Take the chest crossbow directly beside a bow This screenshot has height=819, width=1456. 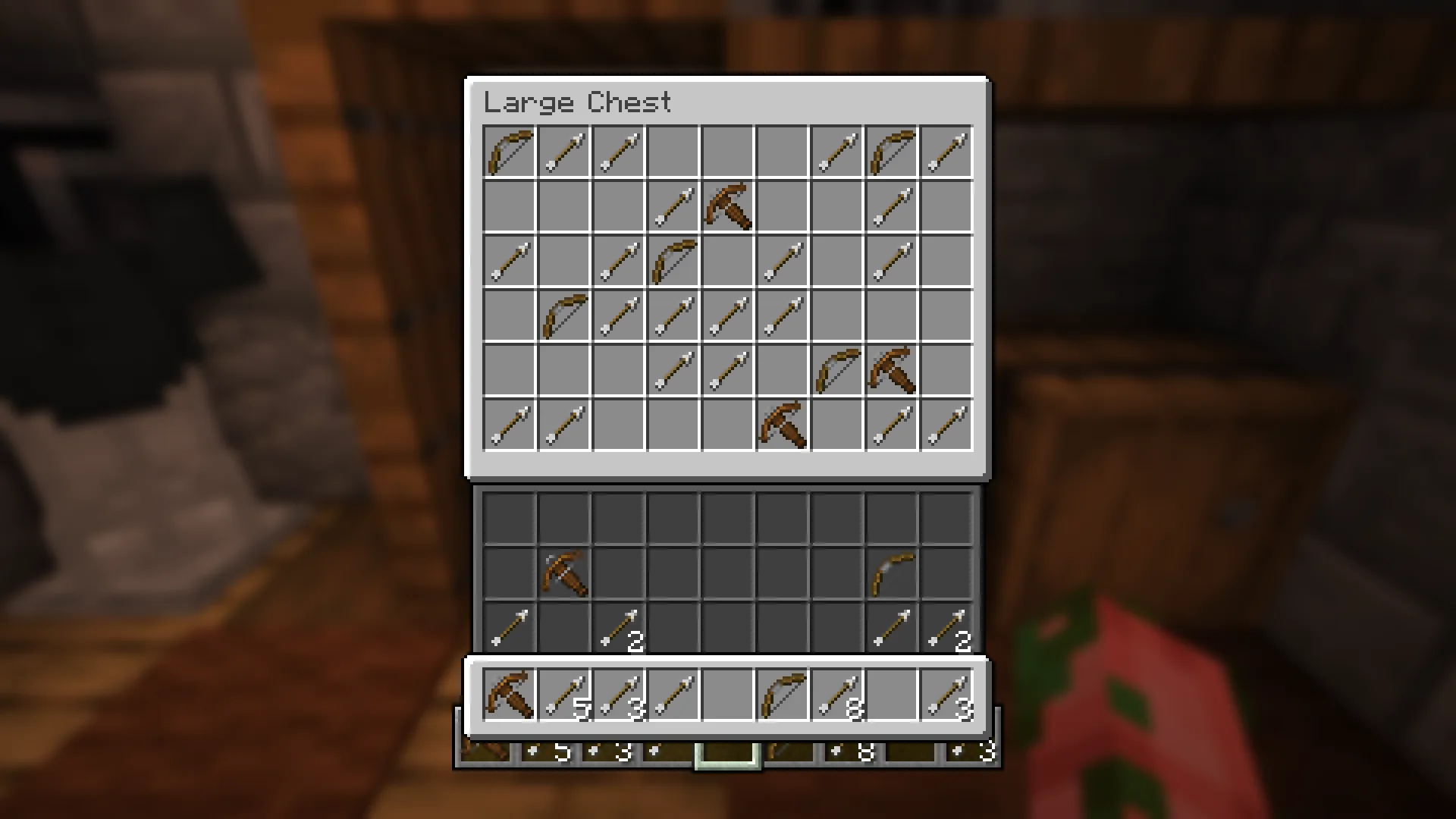(x=892, y=370)
